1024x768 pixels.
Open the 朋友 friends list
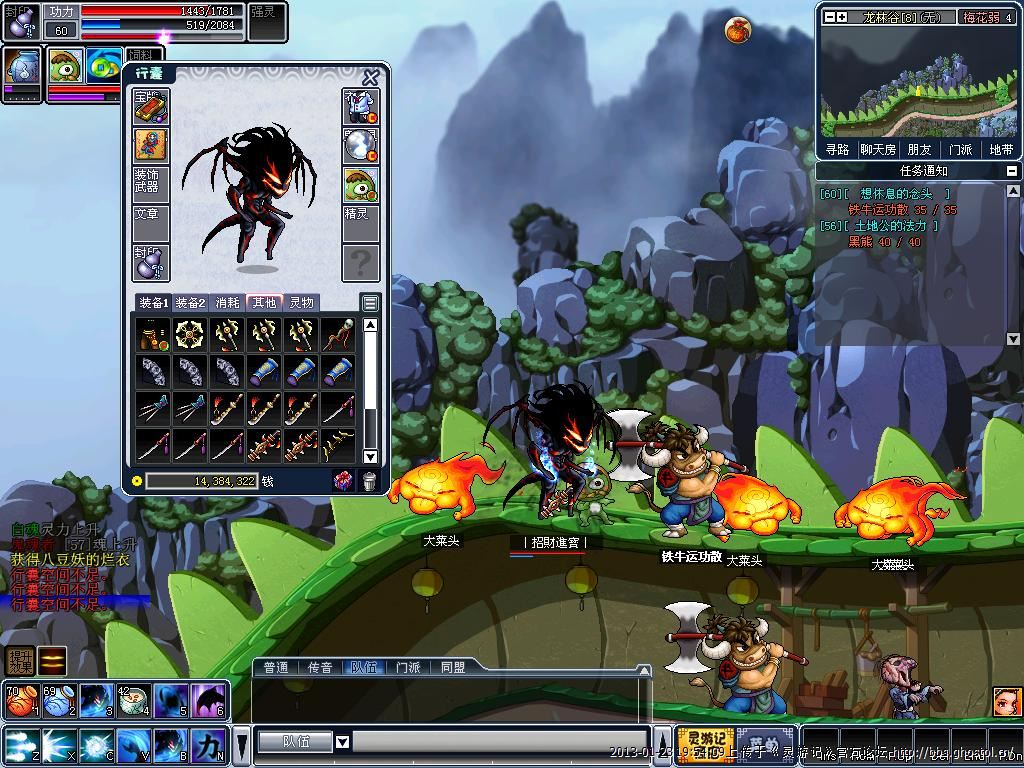tap(919, 149)
